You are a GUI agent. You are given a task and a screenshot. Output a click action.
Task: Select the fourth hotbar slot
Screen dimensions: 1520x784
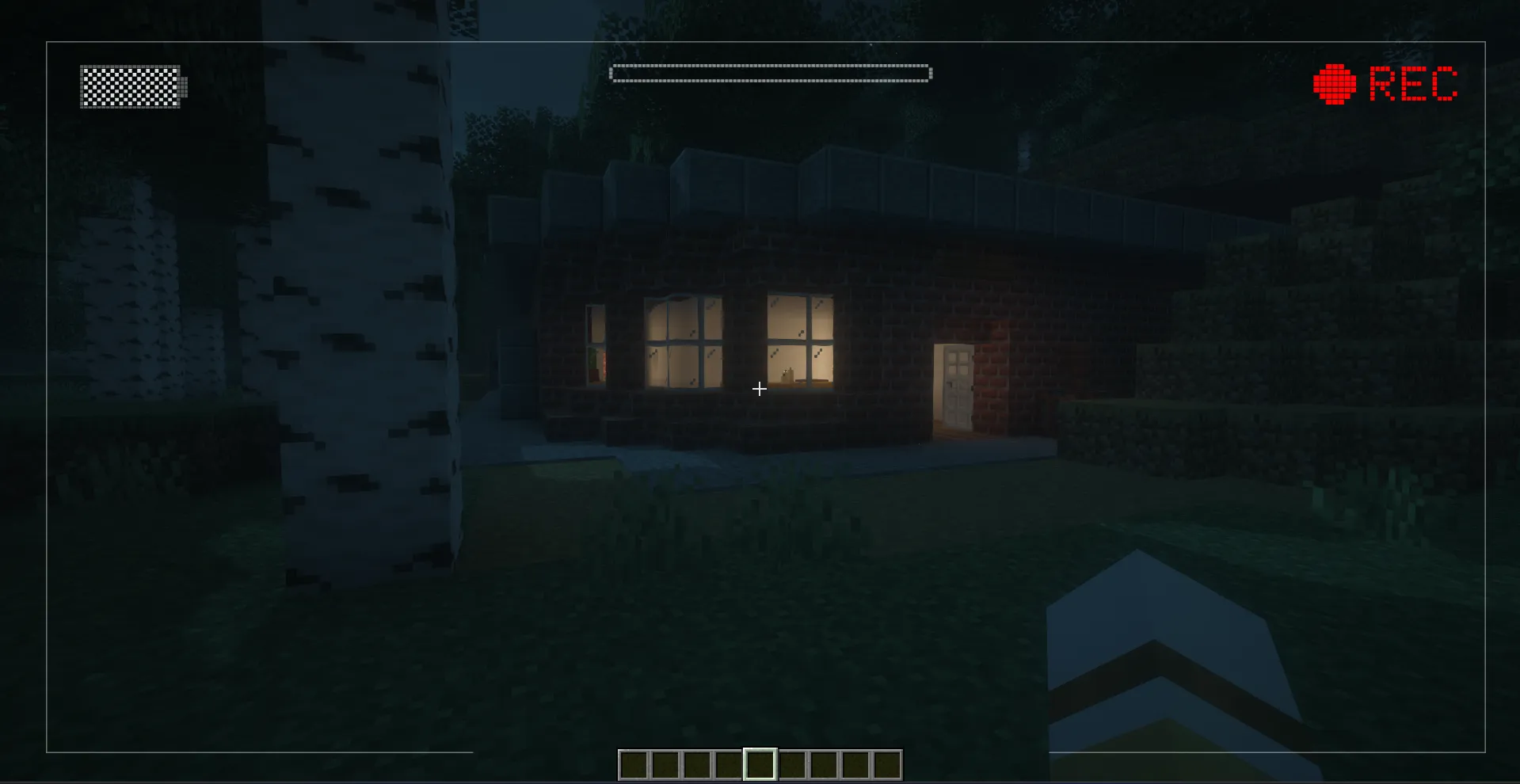coord(729,765)
